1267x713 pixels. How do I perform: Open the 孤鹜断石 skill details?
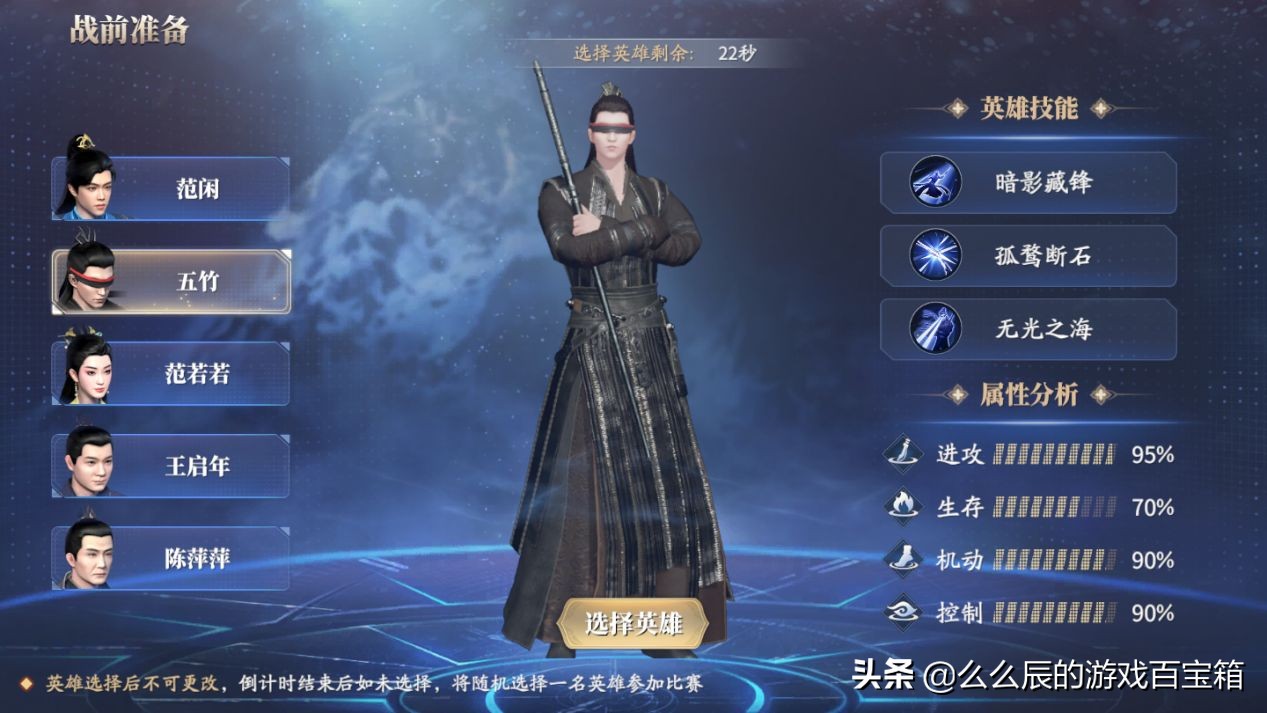(x=1028, y=255)
